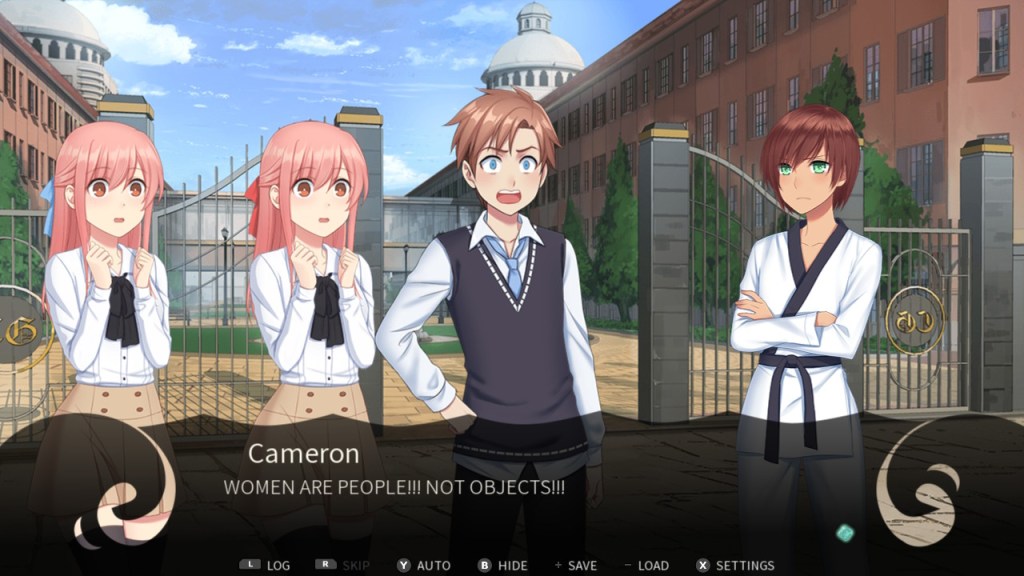Viewport: 1024px width, 576px height.
Task: Open the Settings menu
Action: [x=735, y=565]
